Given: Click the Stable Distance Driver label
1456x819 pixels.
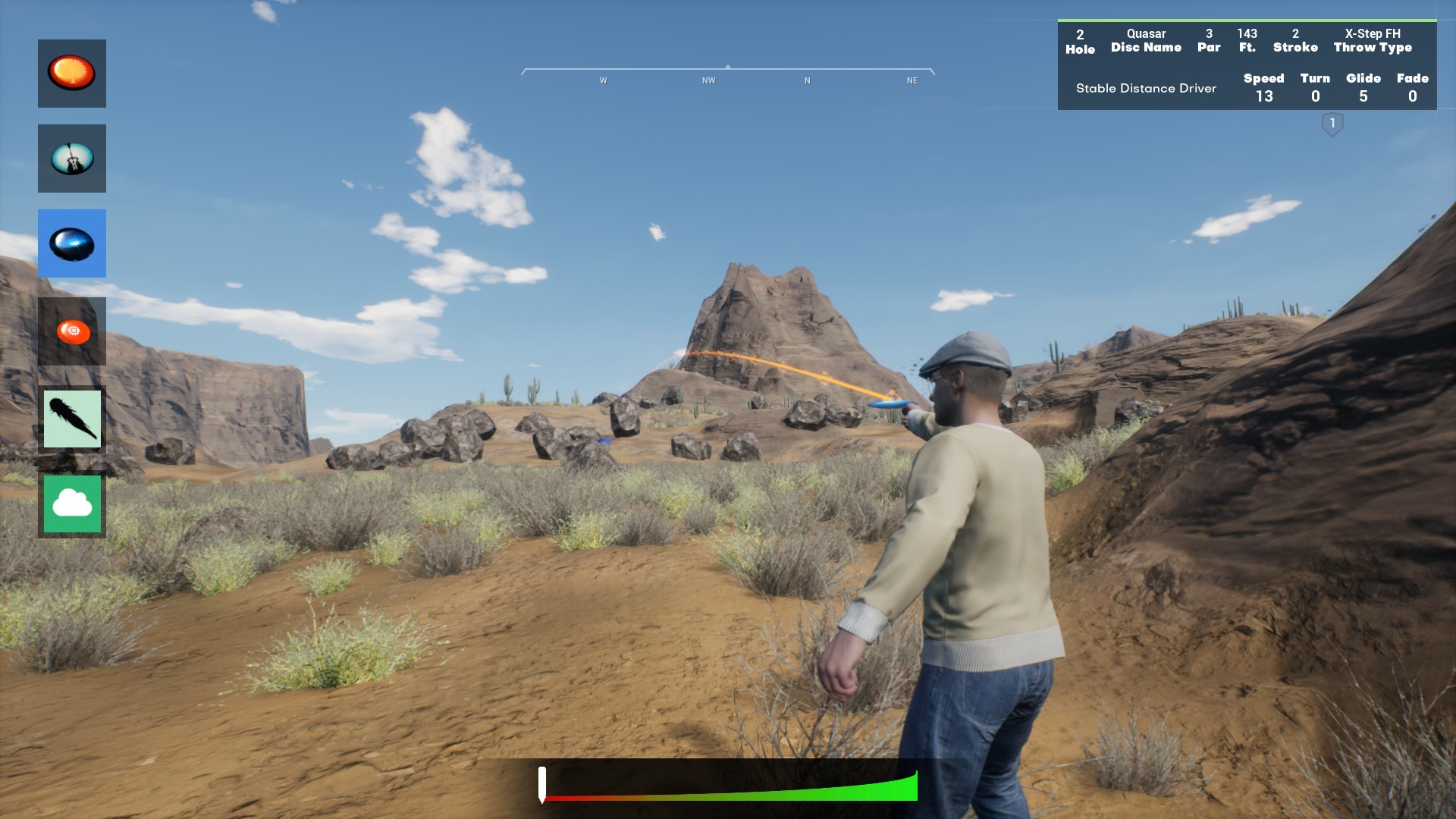Looking at the screenshot, I should click(1145, 88).
